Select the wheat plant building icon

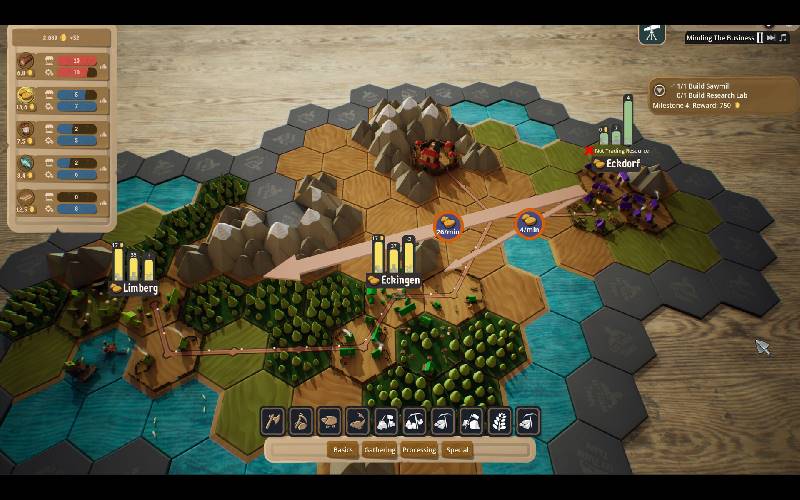click(500, 422)
